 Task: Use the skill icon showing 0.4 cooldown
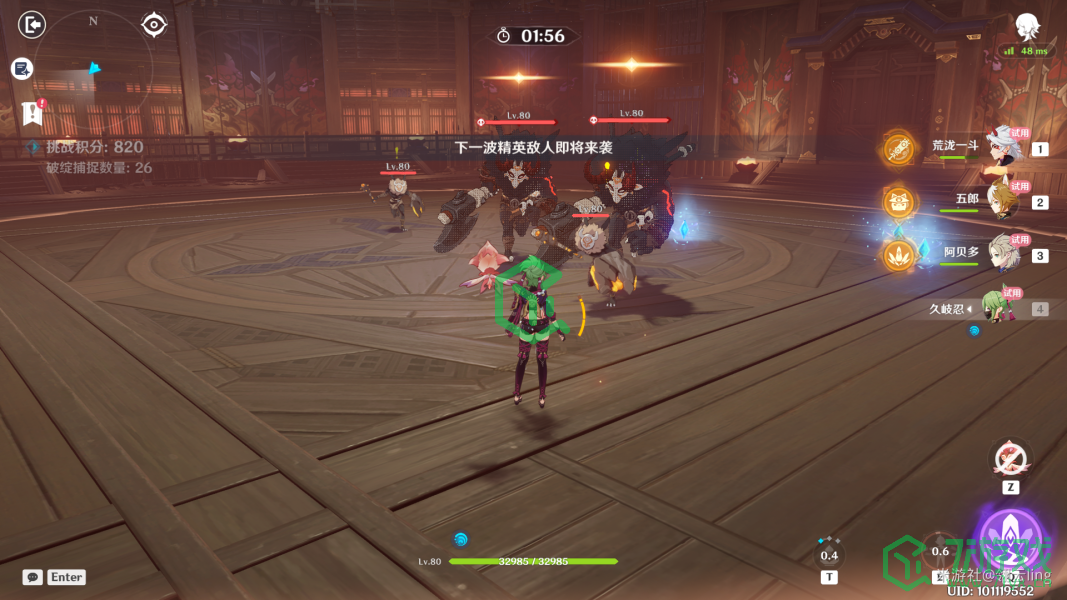coord(829,555)
